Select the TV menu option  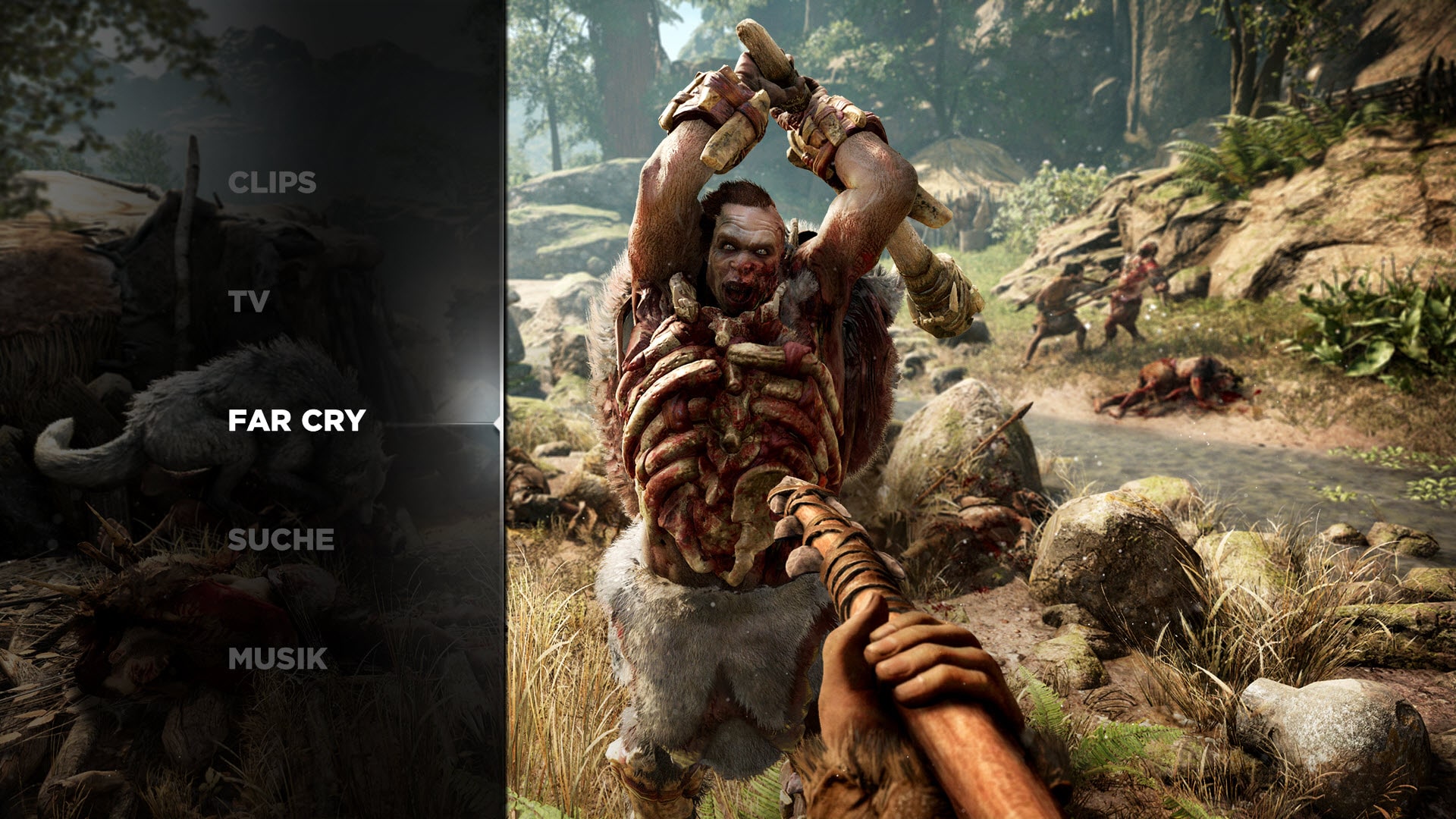click(x=249, y=302)
